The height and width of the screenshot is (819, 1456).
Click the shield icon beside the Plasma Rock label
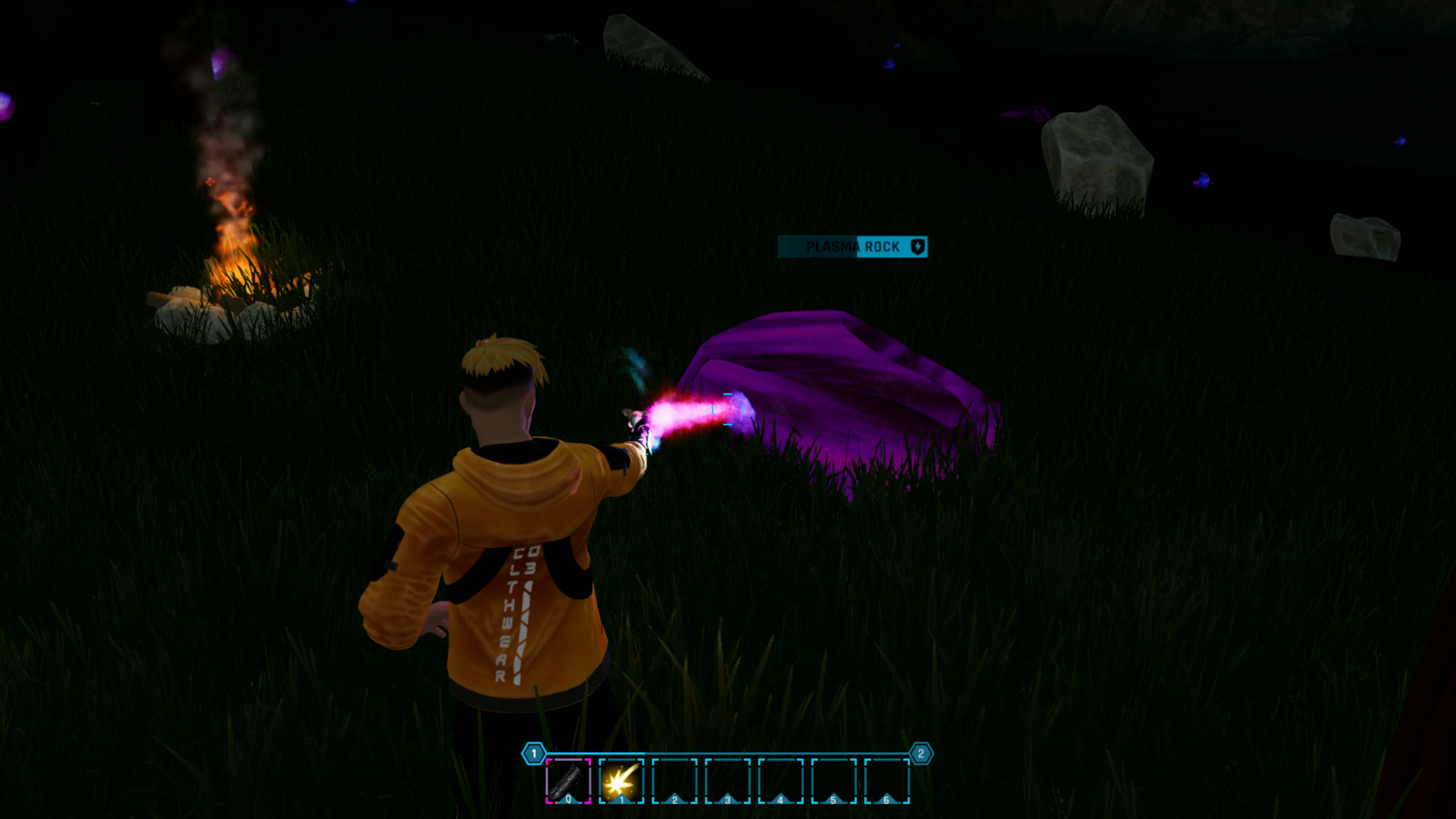tap(918, 247)
